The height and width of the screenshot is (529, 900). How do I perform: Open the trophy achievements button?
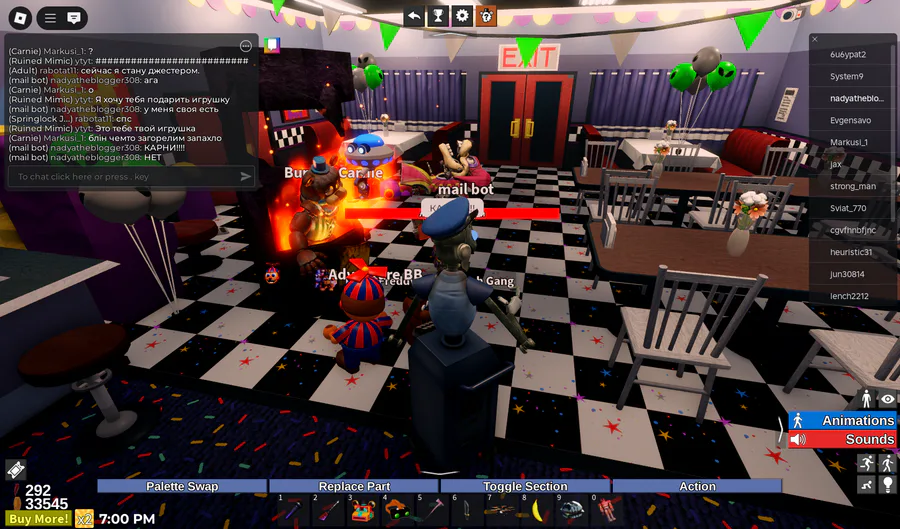pyautogui.click(x=438, y=16)
